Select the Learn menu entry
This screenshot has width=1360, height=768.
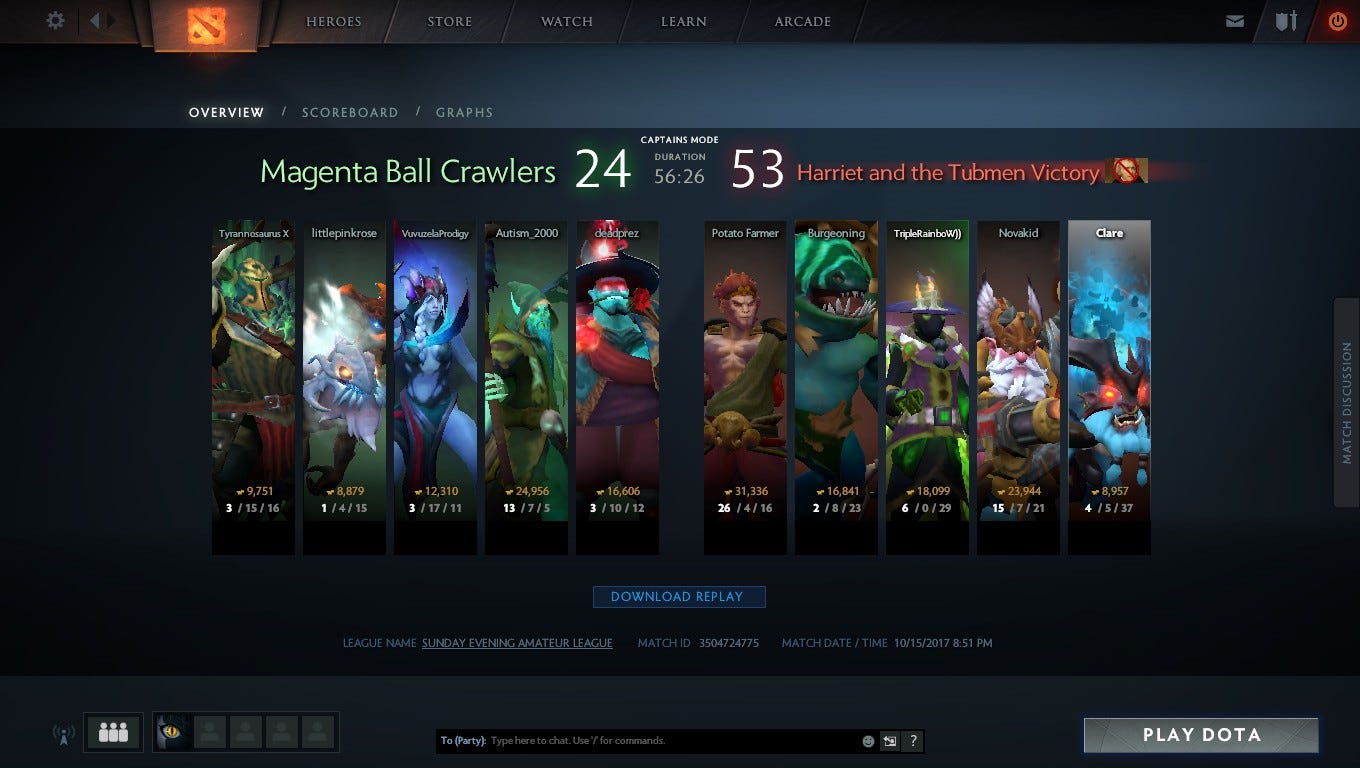(x=684, y=22)
